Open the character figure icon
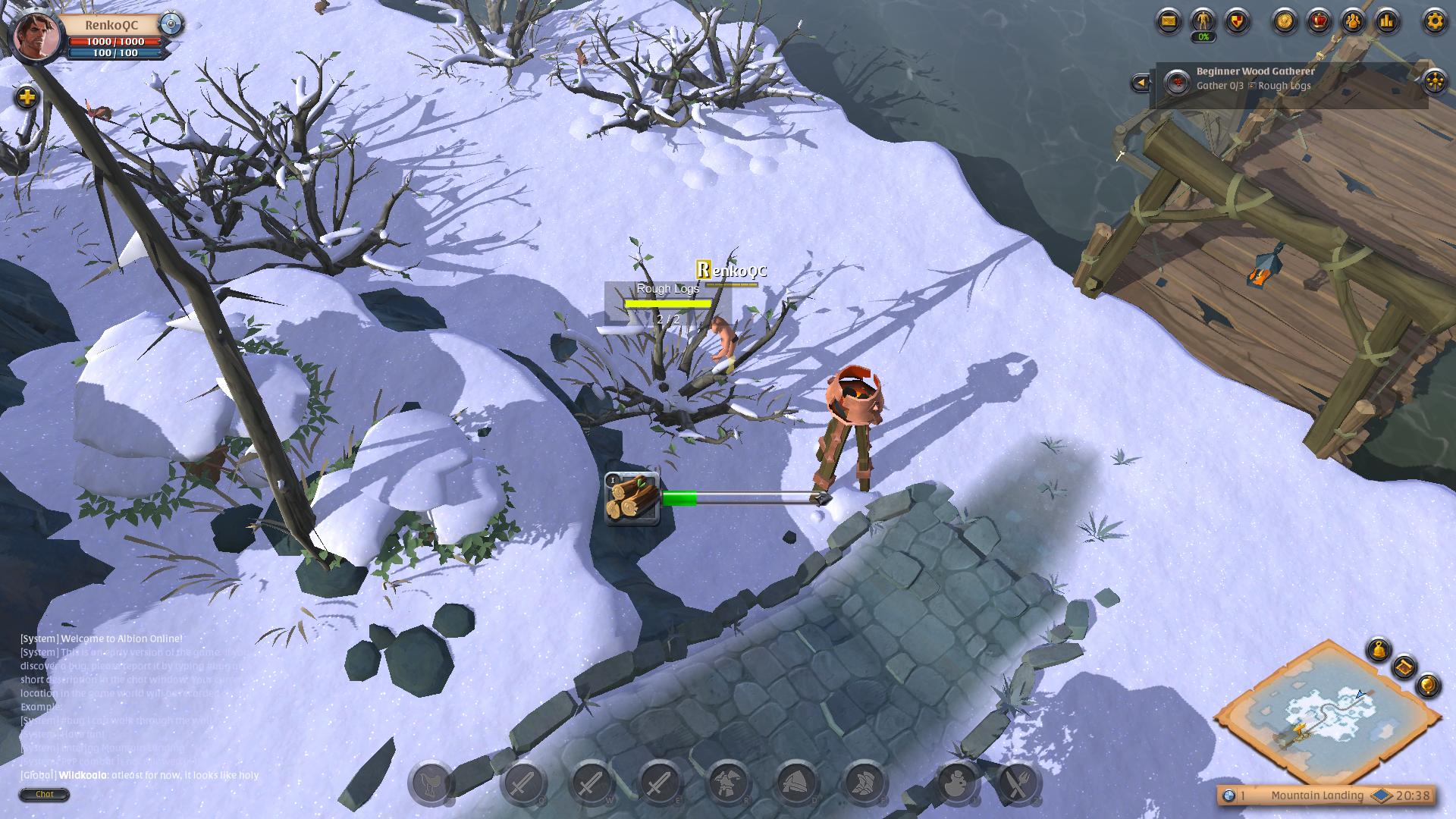 (1203, 21)
